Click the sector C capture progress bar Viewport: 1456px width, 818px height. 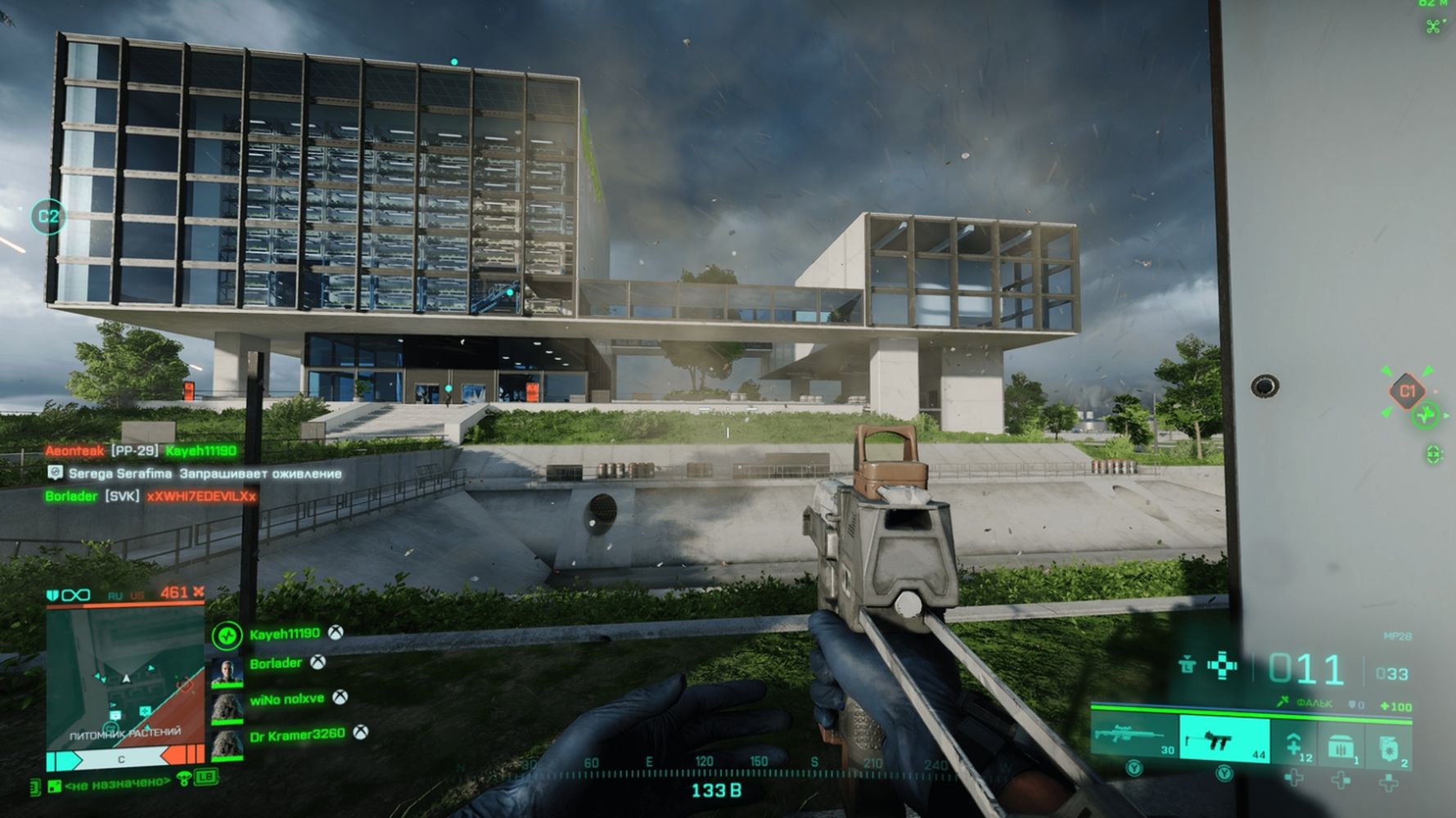tap(123, 759)
